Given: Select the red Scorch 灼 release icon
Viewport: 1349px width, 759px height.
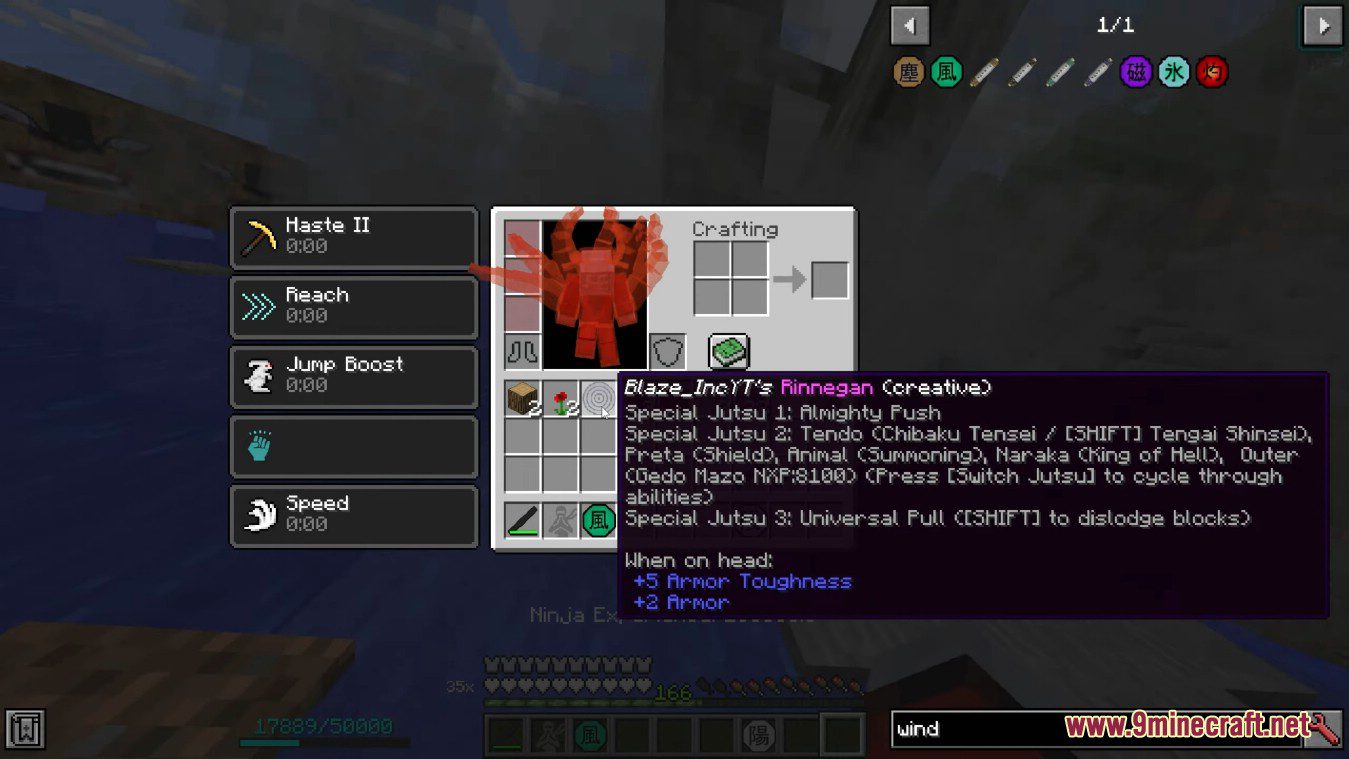Looking at the screenshot, I should click(x=1212, y=72).
